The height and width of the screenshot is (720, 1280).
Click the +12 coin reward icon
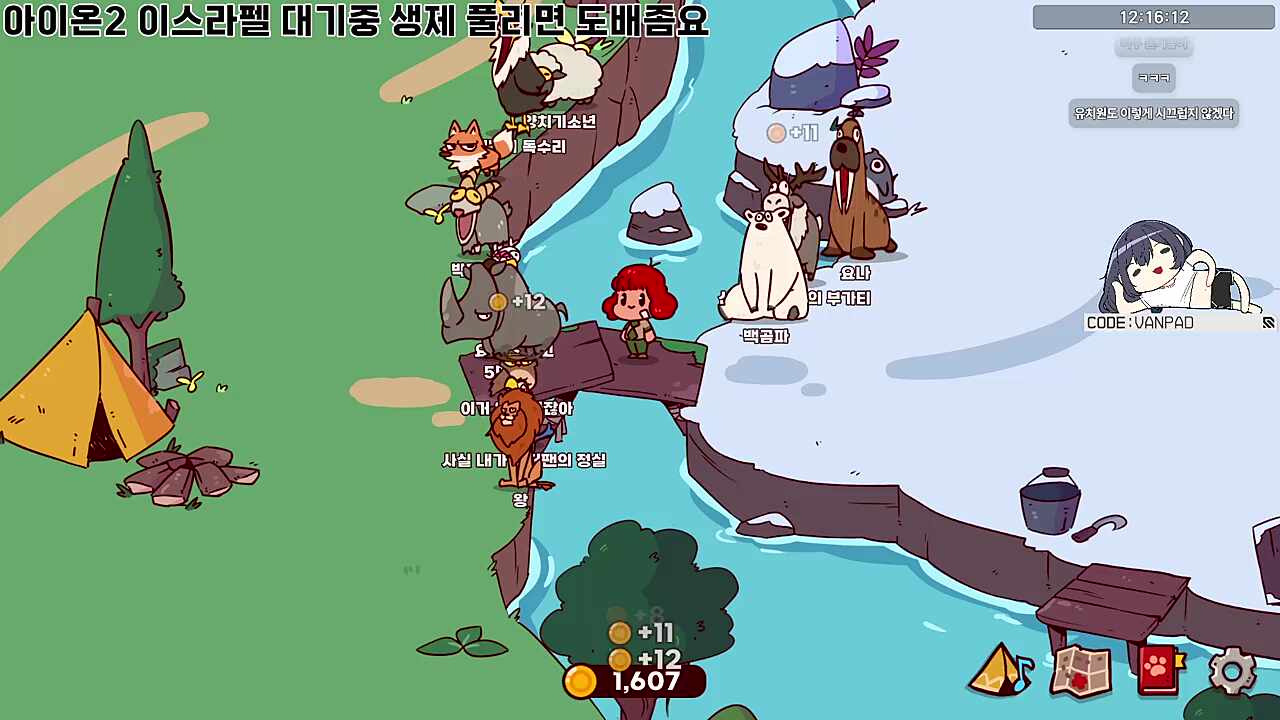tap(620, 658)
